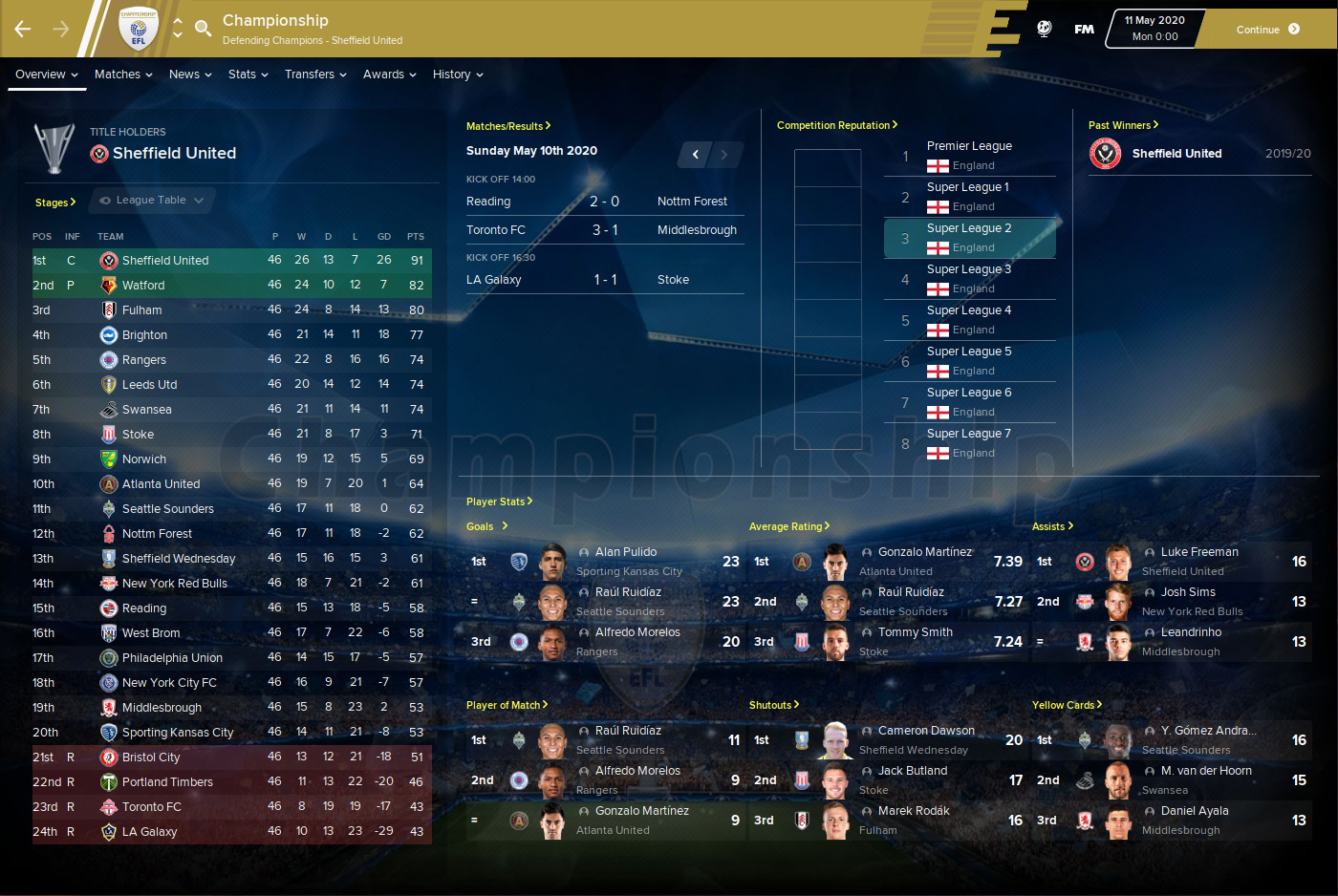The image size is (1338, 896).
Task: Go back using the left arrow
Action: click(23, 30)
